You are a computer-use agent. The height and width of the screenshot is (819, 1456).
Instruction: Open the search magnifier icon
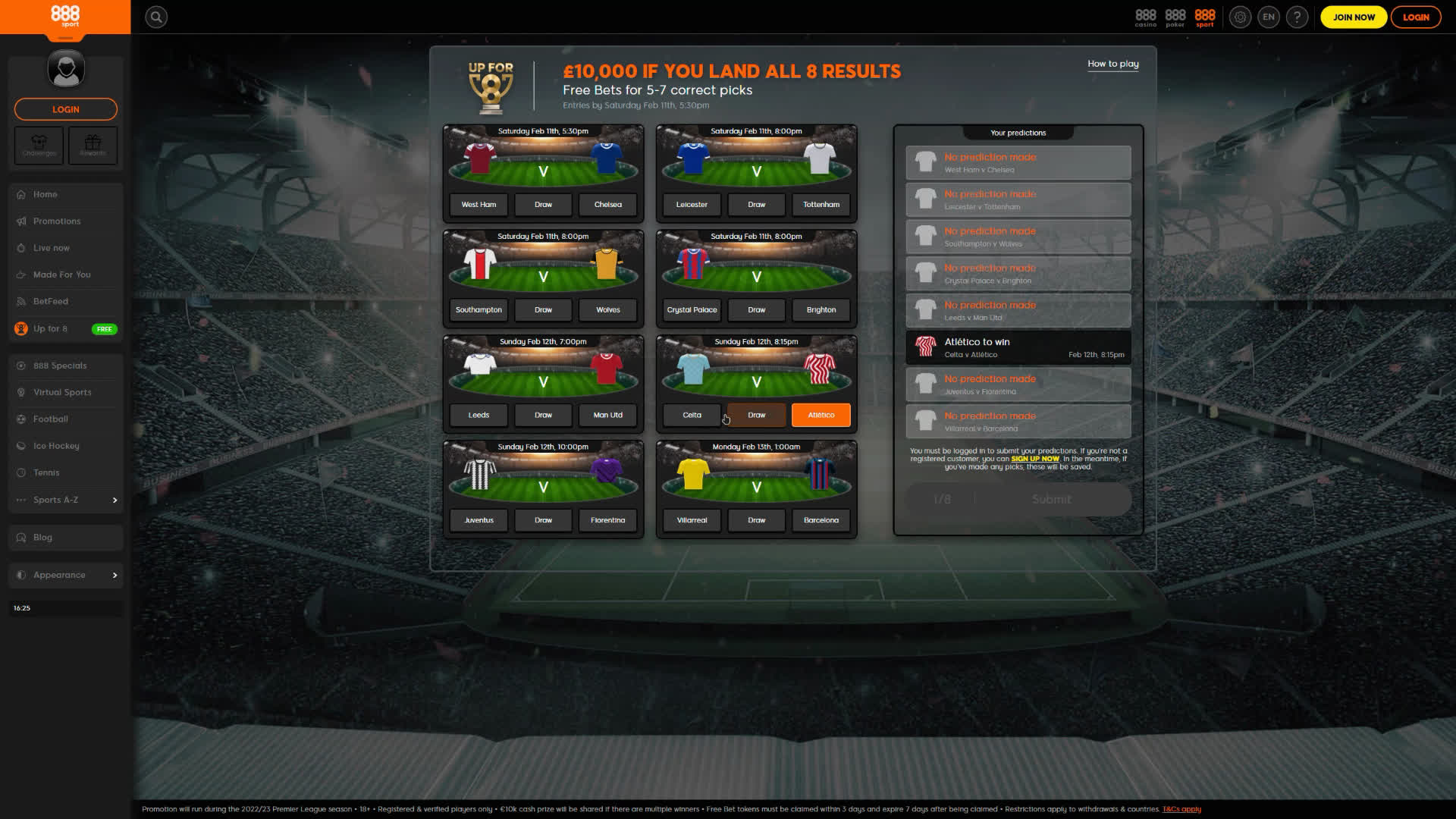156,17
